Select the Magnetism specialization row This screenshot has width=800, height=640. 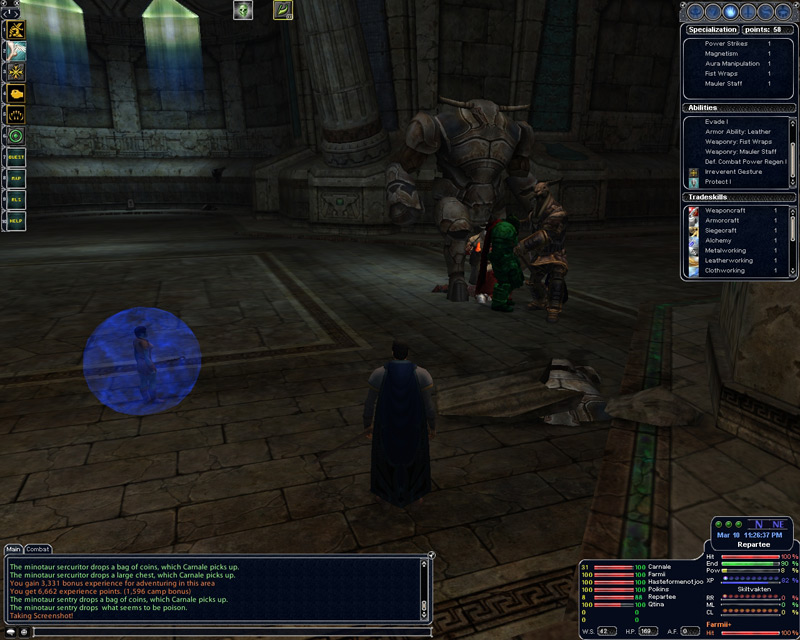(x=724, y=54)
